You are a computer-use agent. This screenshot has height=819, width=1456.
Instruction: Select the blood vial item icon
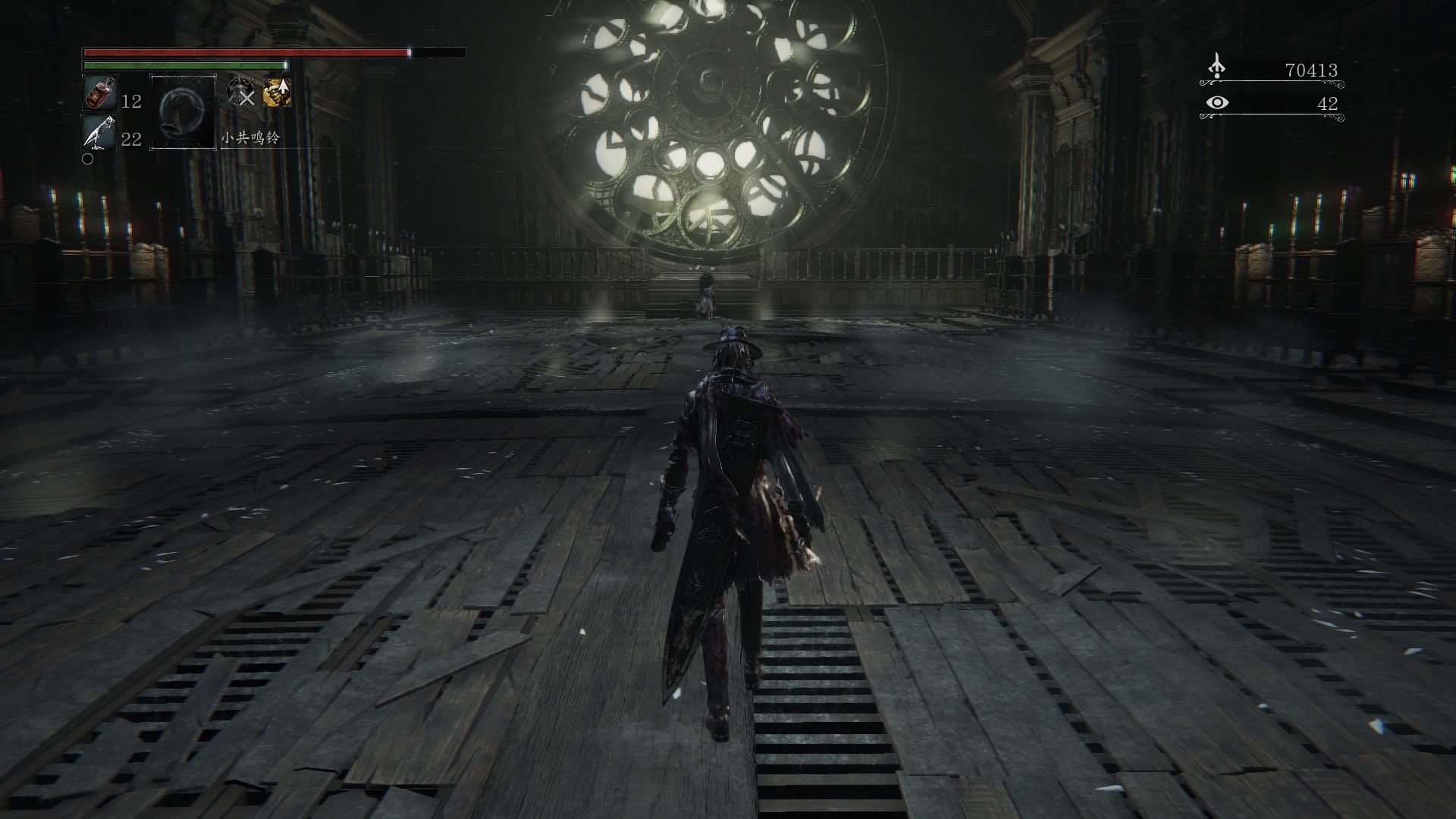coord(98,94)
